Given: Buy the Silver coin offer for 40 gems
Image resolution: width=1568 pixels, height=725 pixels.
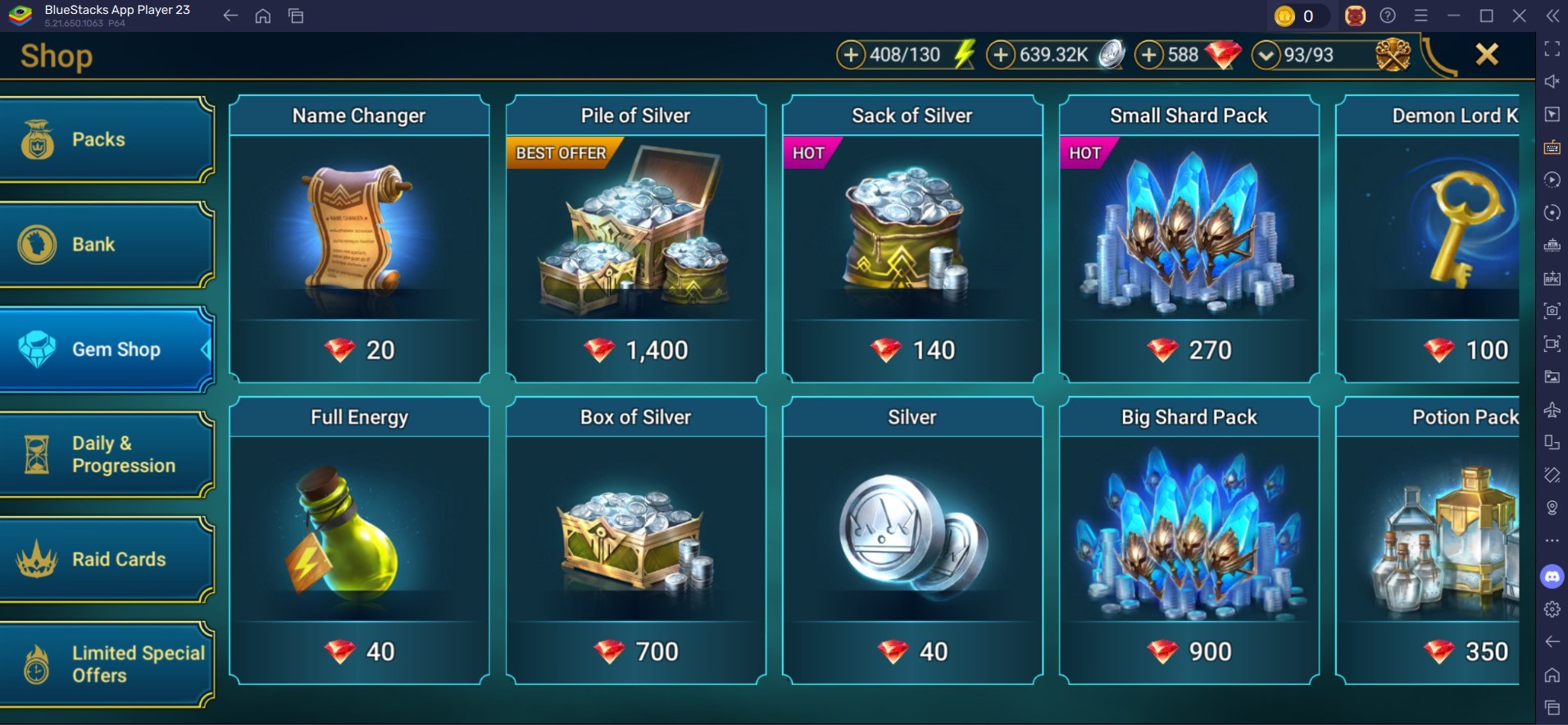Looking at the screenshot, I should point(912,540).
